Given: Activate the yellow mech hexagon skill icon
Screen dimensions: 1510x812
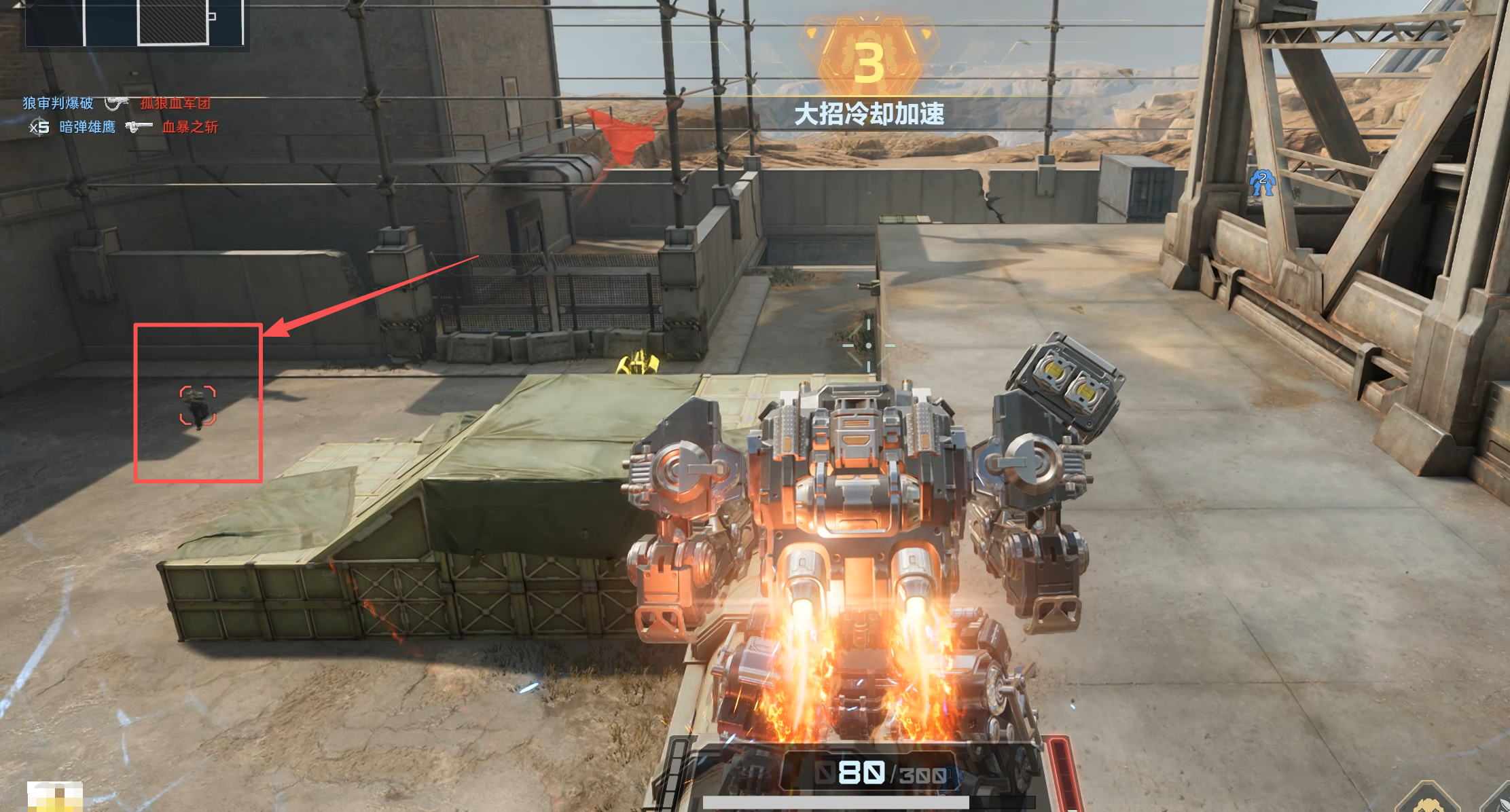Looking at the screenshot, I should [x=1428, y=801].
